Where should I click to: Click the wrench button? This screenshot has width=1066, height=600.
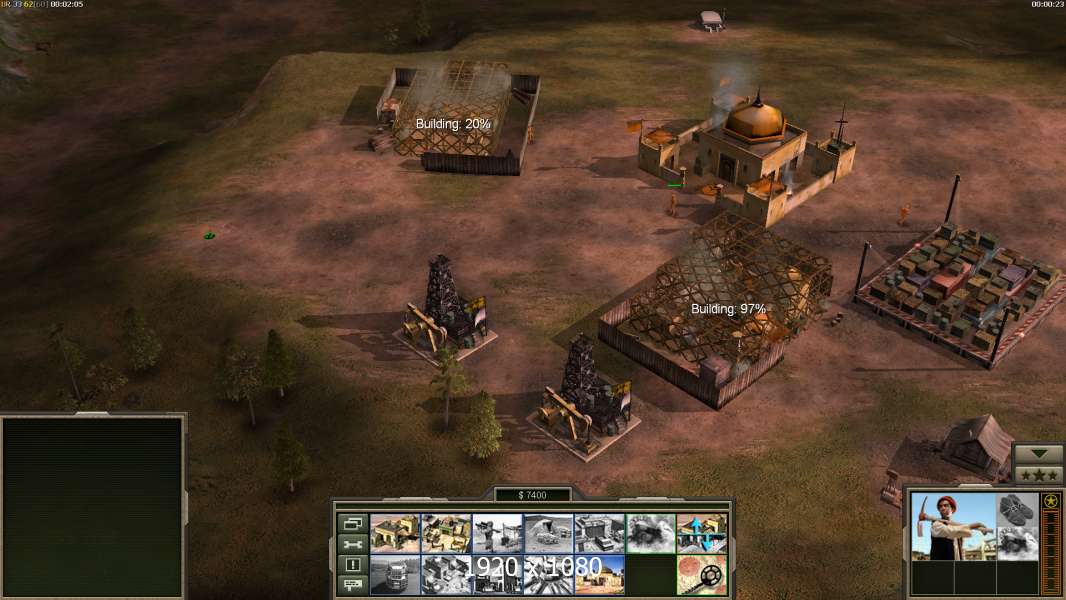tap(352, 544)
